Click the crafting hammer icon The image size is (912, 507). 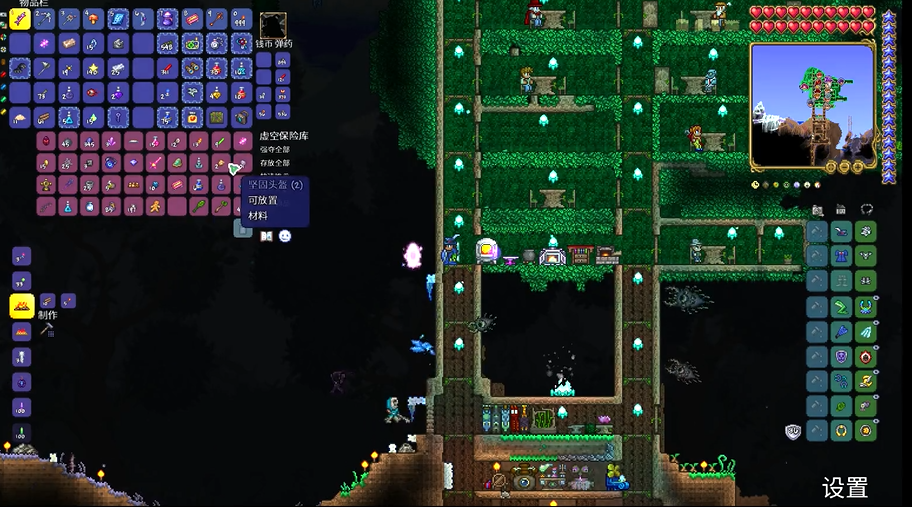[46, 329]
